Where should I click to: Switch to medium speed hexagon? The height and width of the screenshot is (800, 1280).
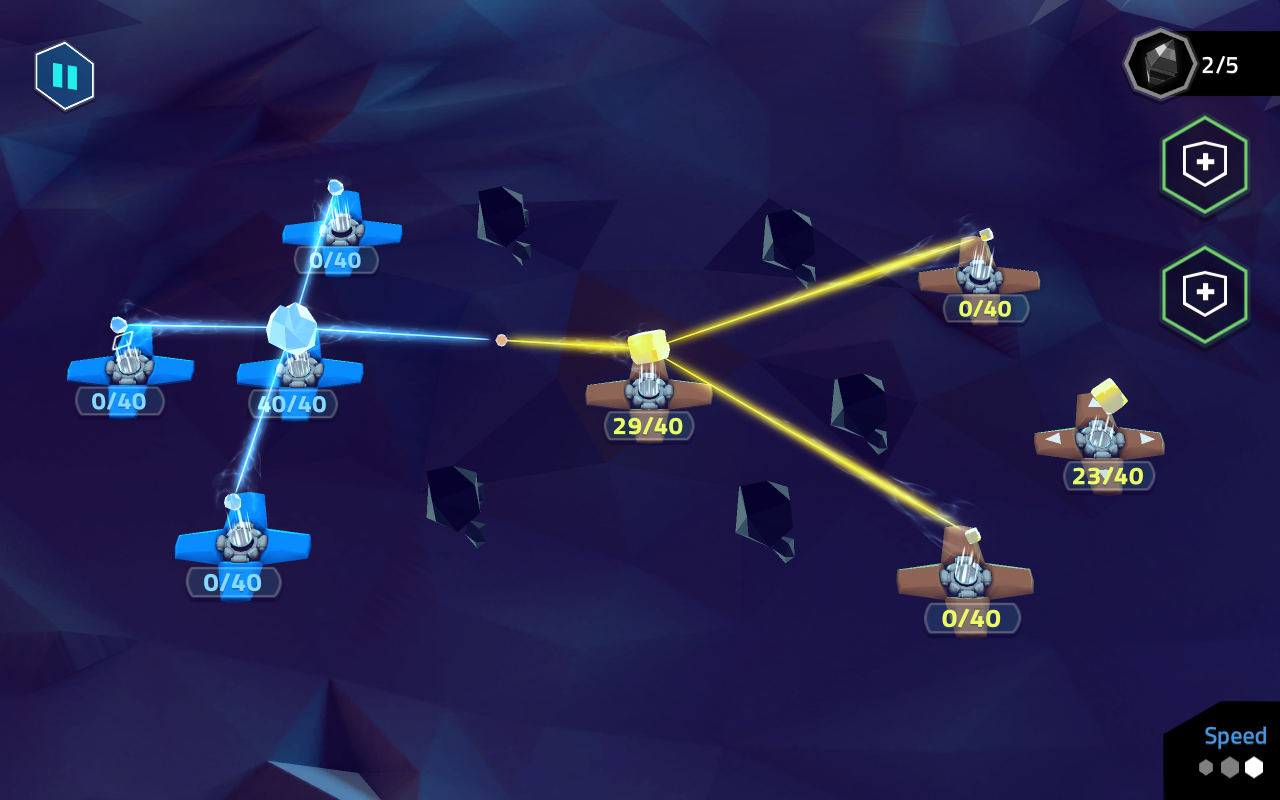coord(1230,766)
